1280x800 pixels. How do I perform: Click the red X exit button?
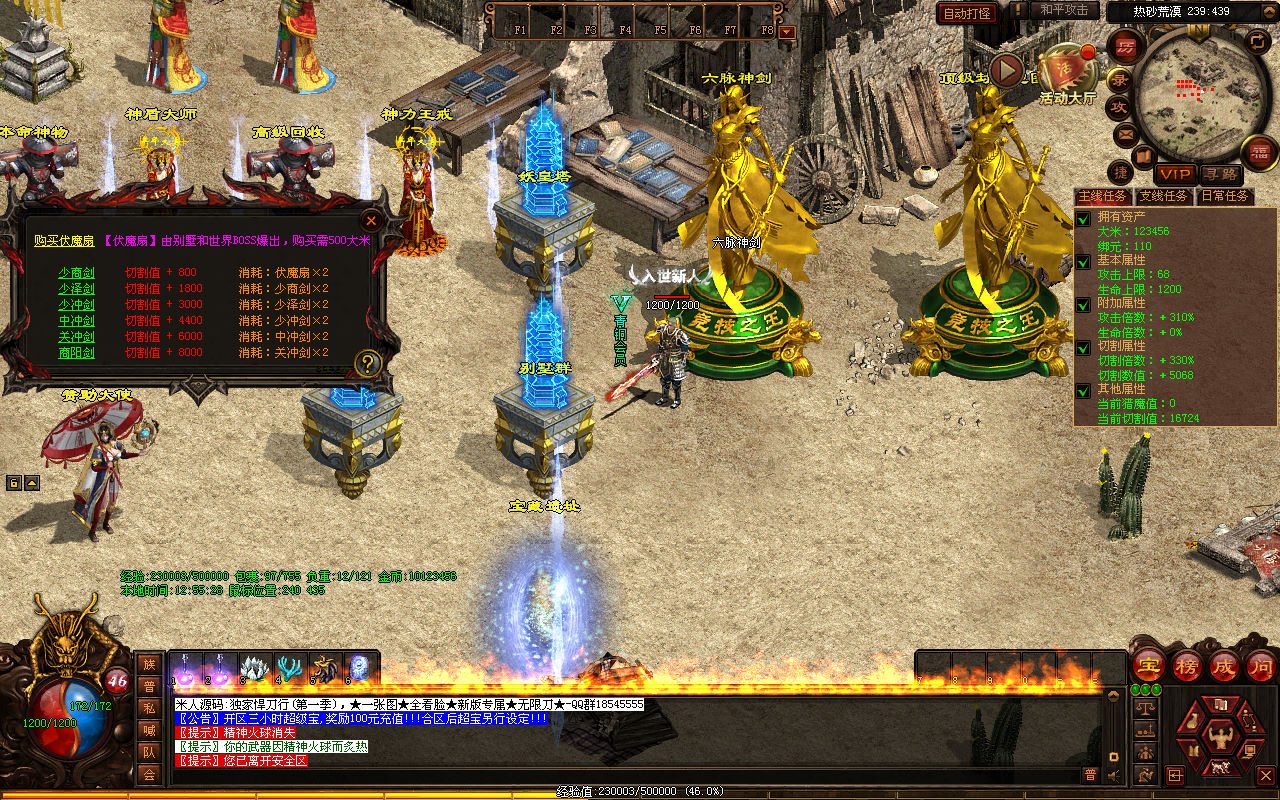coord(1265,775)
